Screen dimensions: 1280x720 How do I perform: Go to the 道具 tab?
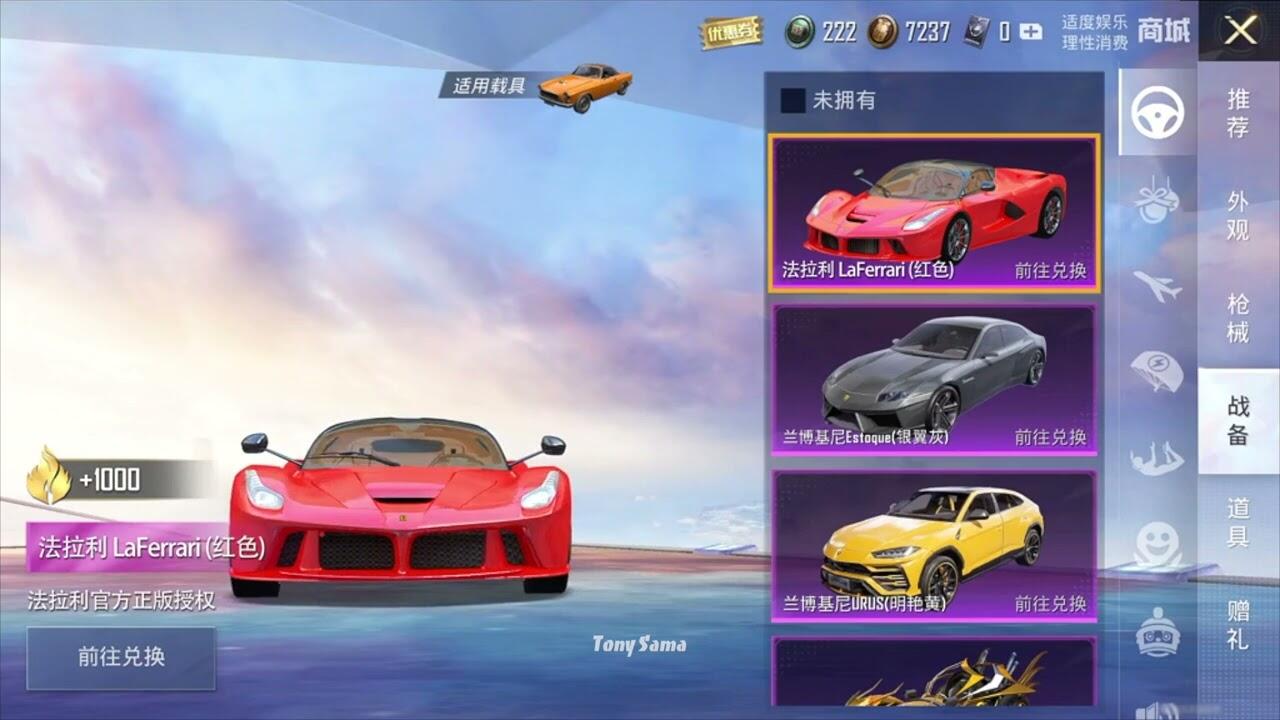pyautogui.click(x=1238, y=522)
